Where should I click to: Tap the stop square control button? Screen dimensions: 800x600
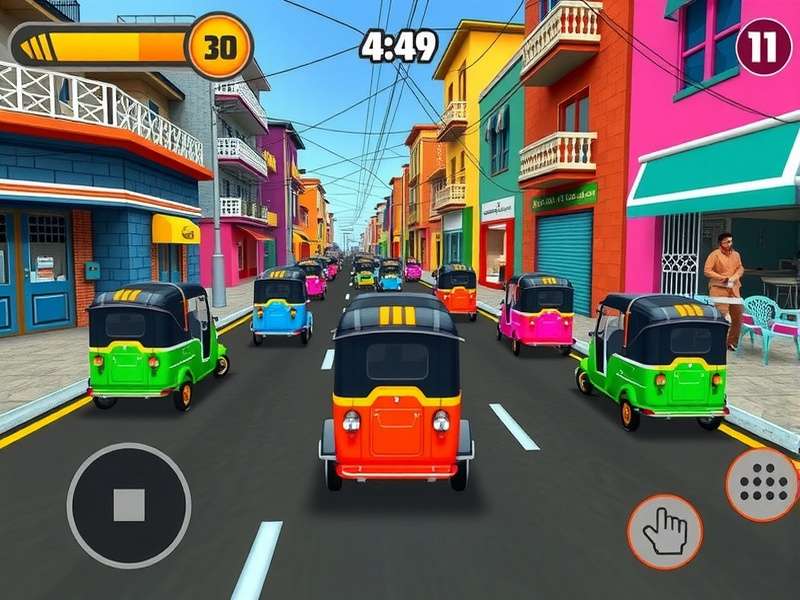point(129,505)
